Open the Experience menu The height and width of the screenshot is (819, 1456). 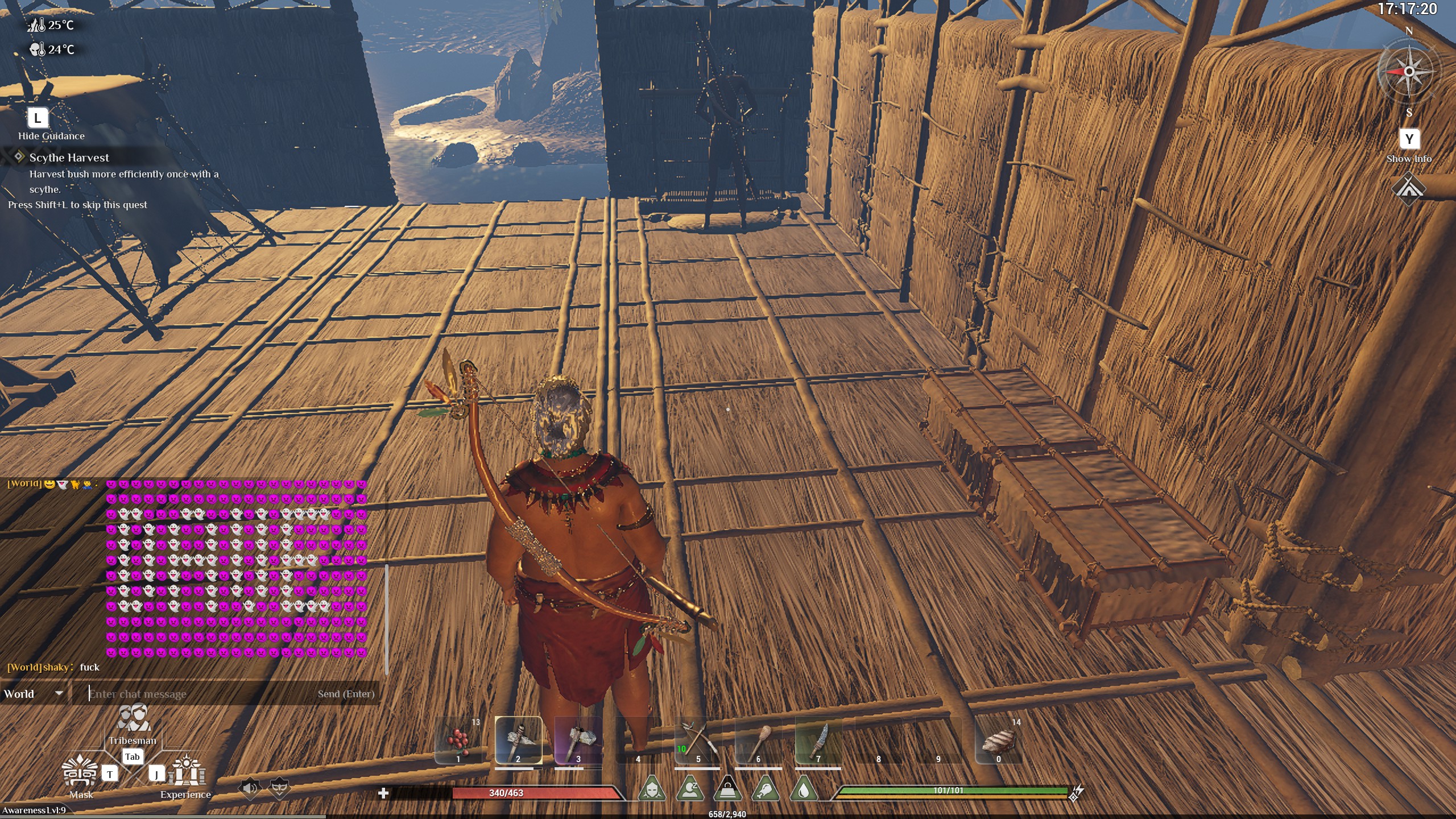[x=186, y=772]
